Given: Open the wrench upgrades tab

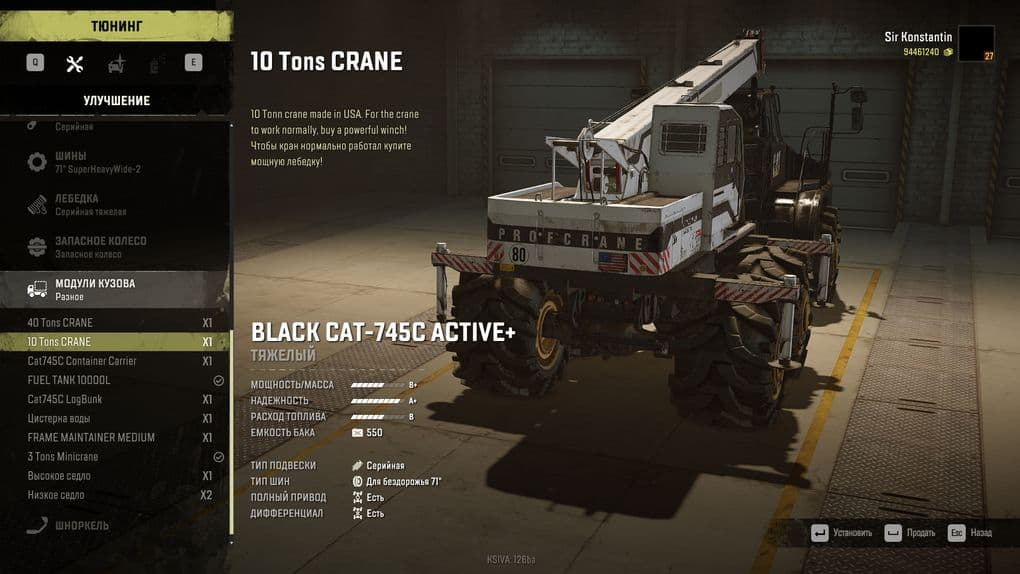Looking at the screenshot, I should click(74, 64).
